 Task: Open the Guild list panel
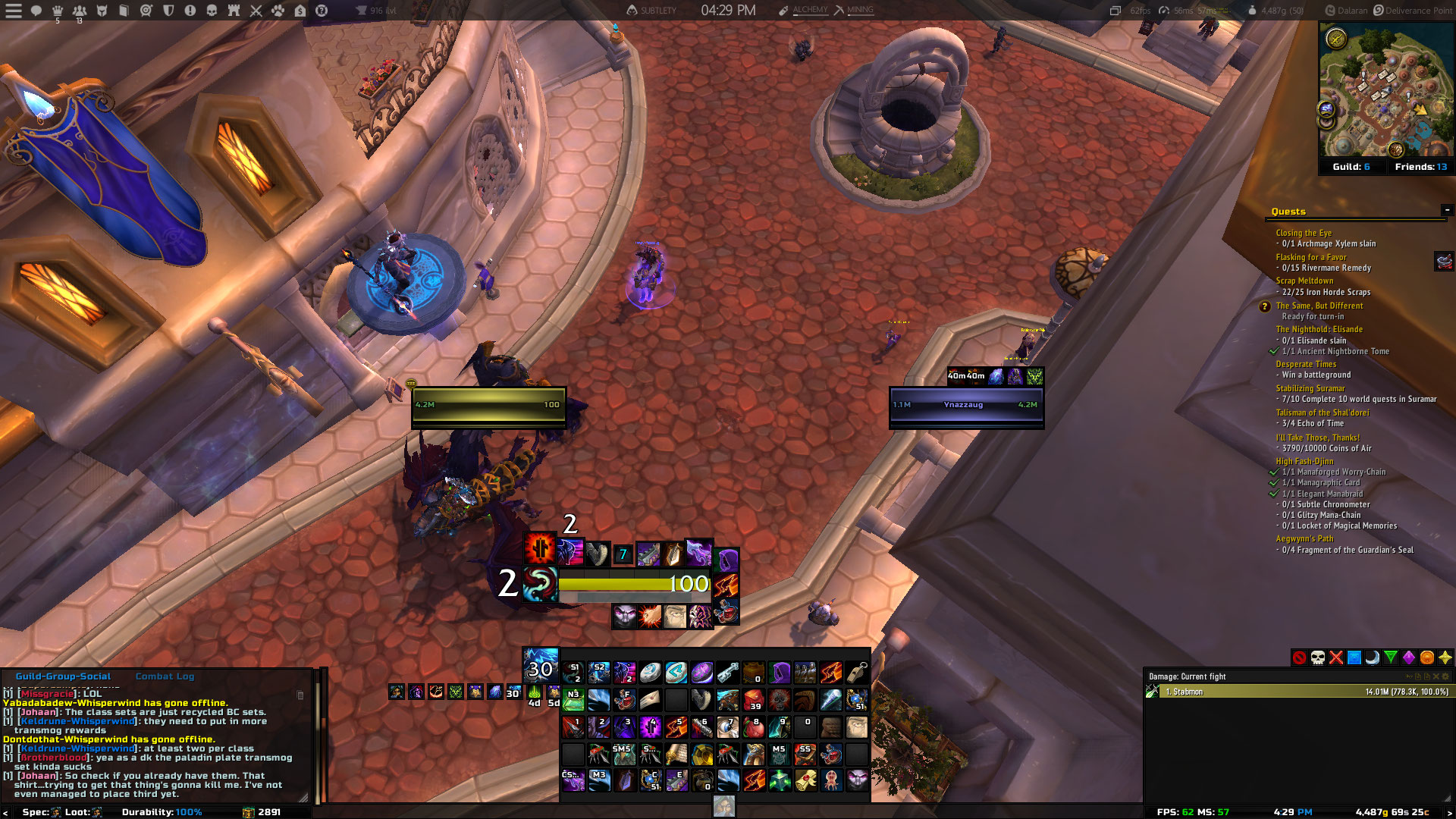[x=1351, y=167]
